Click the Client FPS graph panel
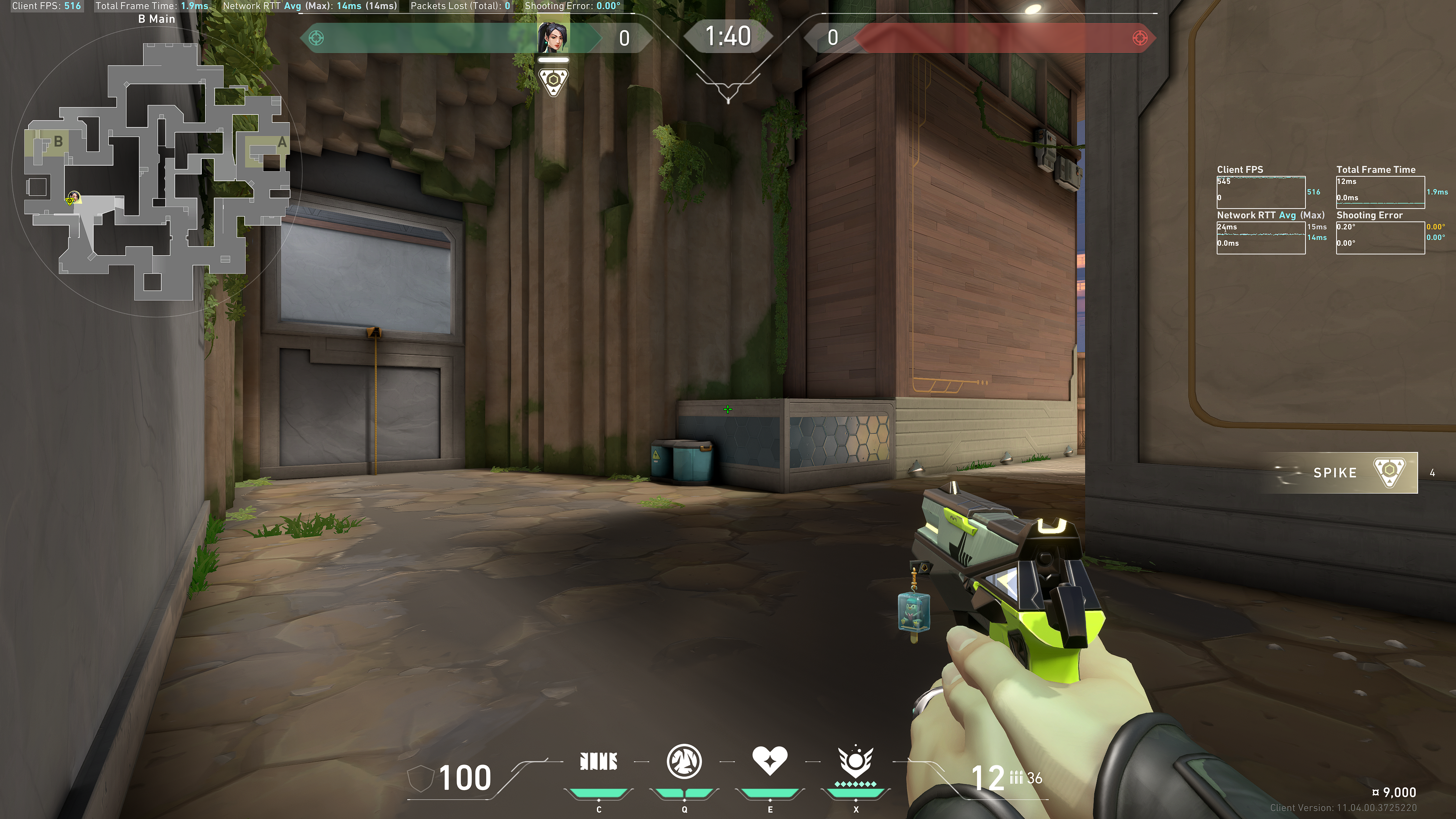The width and height of the screenshot is (1456, 819). [x=1260, y=192]
